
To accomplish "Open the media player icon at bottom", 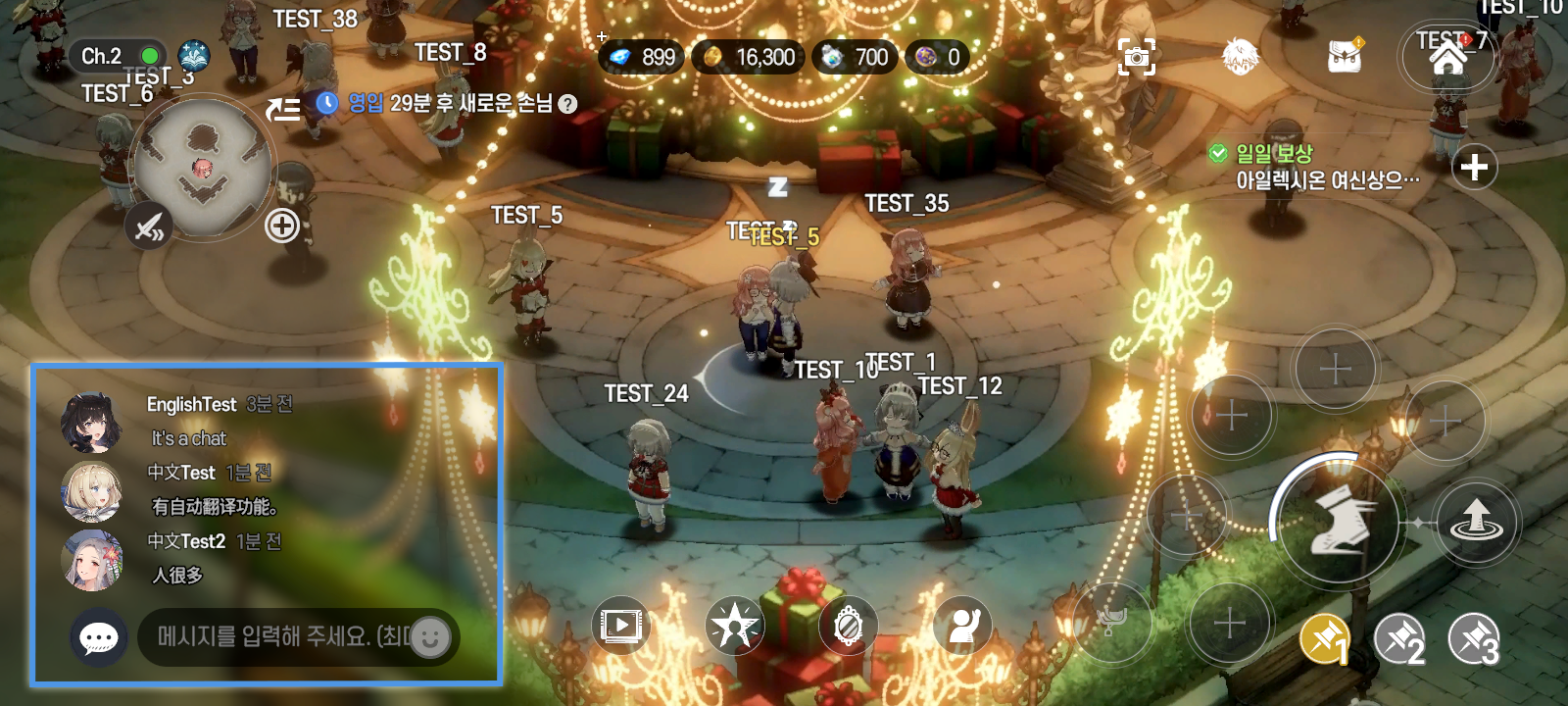I will click(x=622, y=628).
